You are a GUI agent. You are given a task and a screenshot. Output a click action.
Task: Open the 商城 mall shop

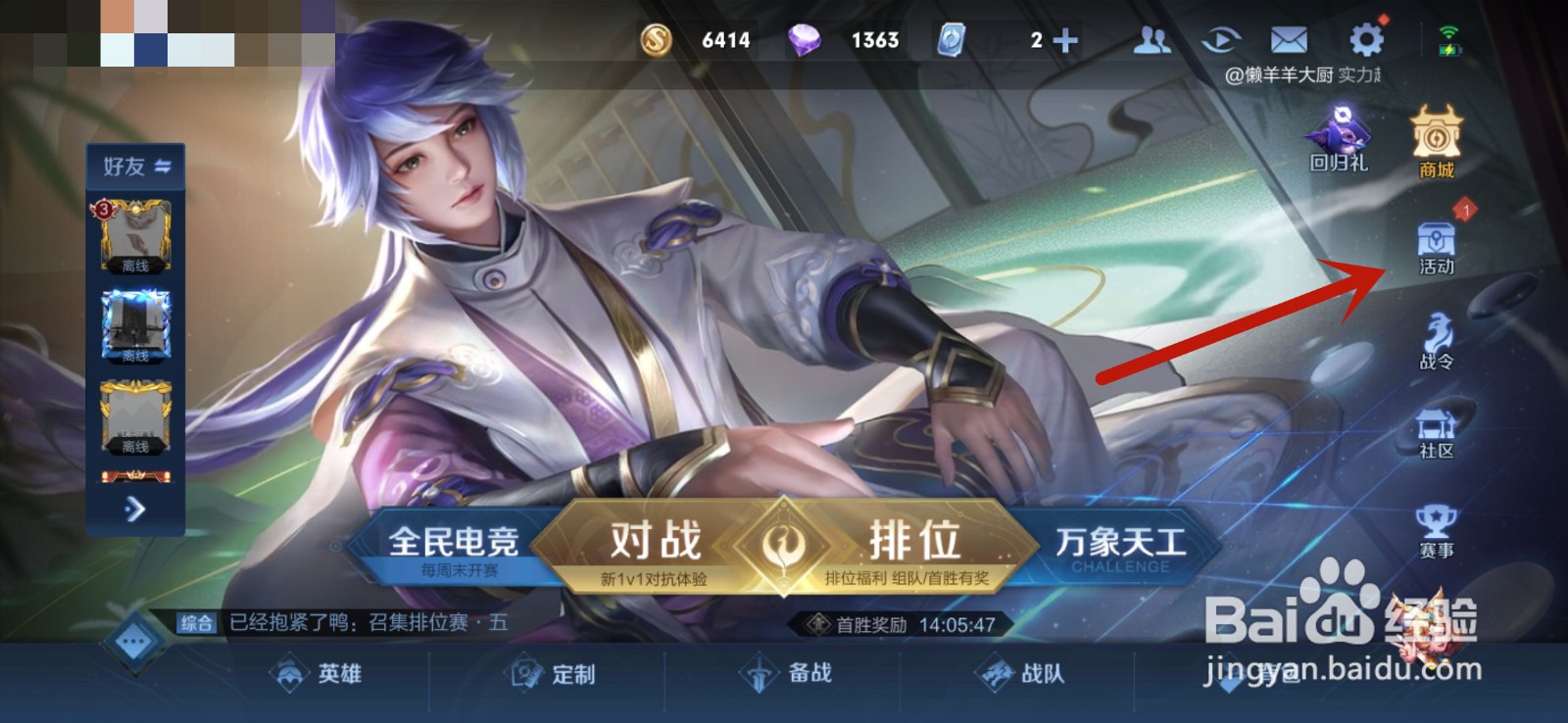pyautogui.click(x=1434, y=147)
